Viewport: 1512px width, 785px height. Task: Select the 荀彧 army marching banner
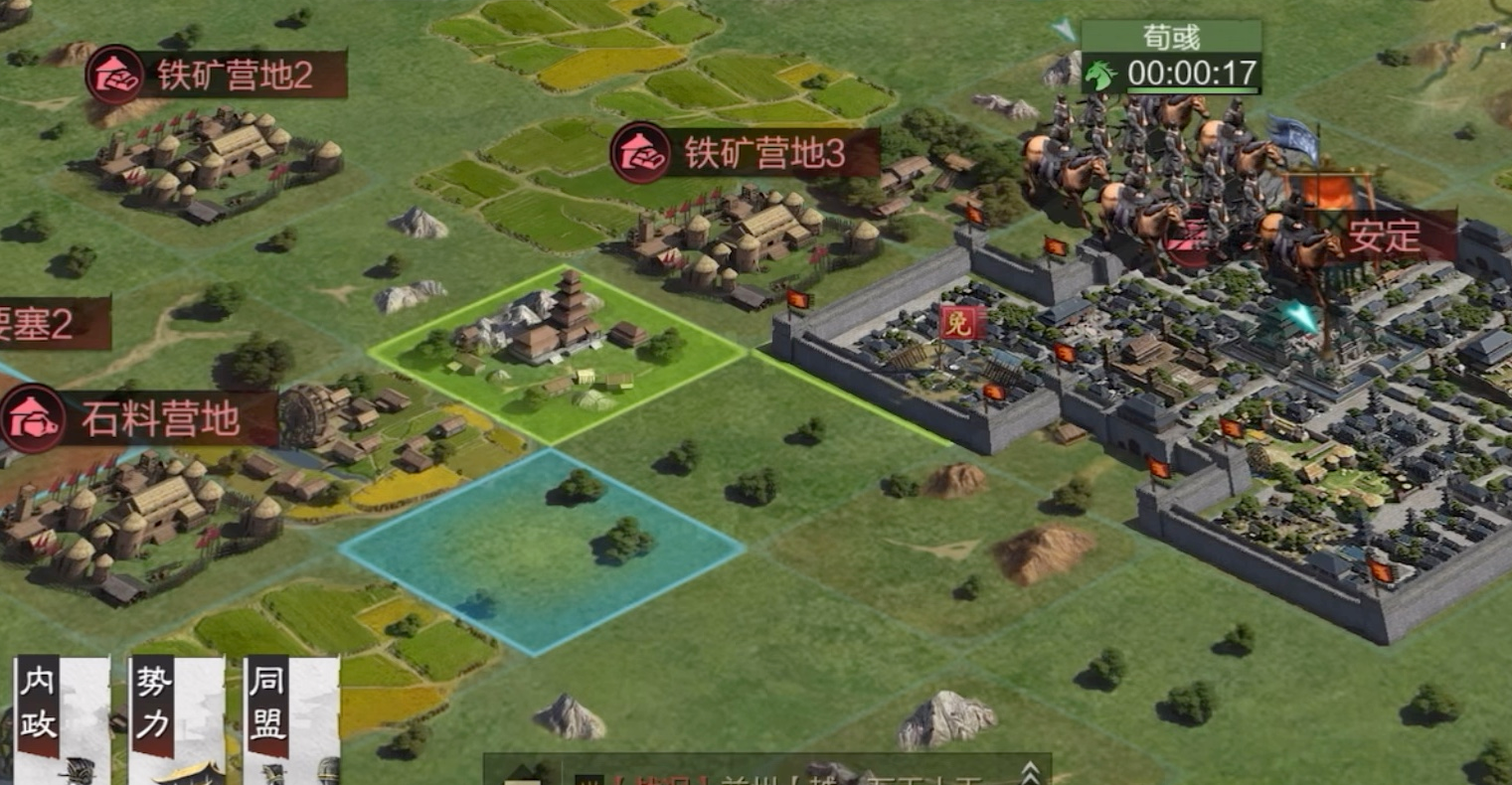pyautogui.click(x=1171, y=59)
